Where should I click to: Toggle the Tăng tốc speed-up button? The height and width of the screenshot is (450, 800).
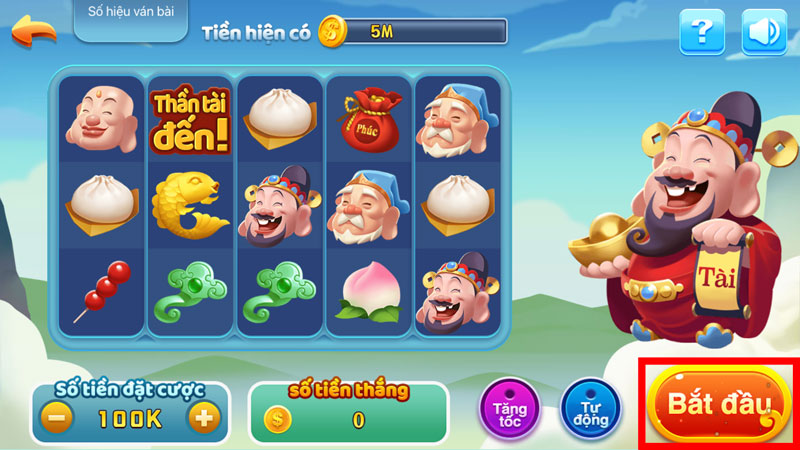coord(510,410)
